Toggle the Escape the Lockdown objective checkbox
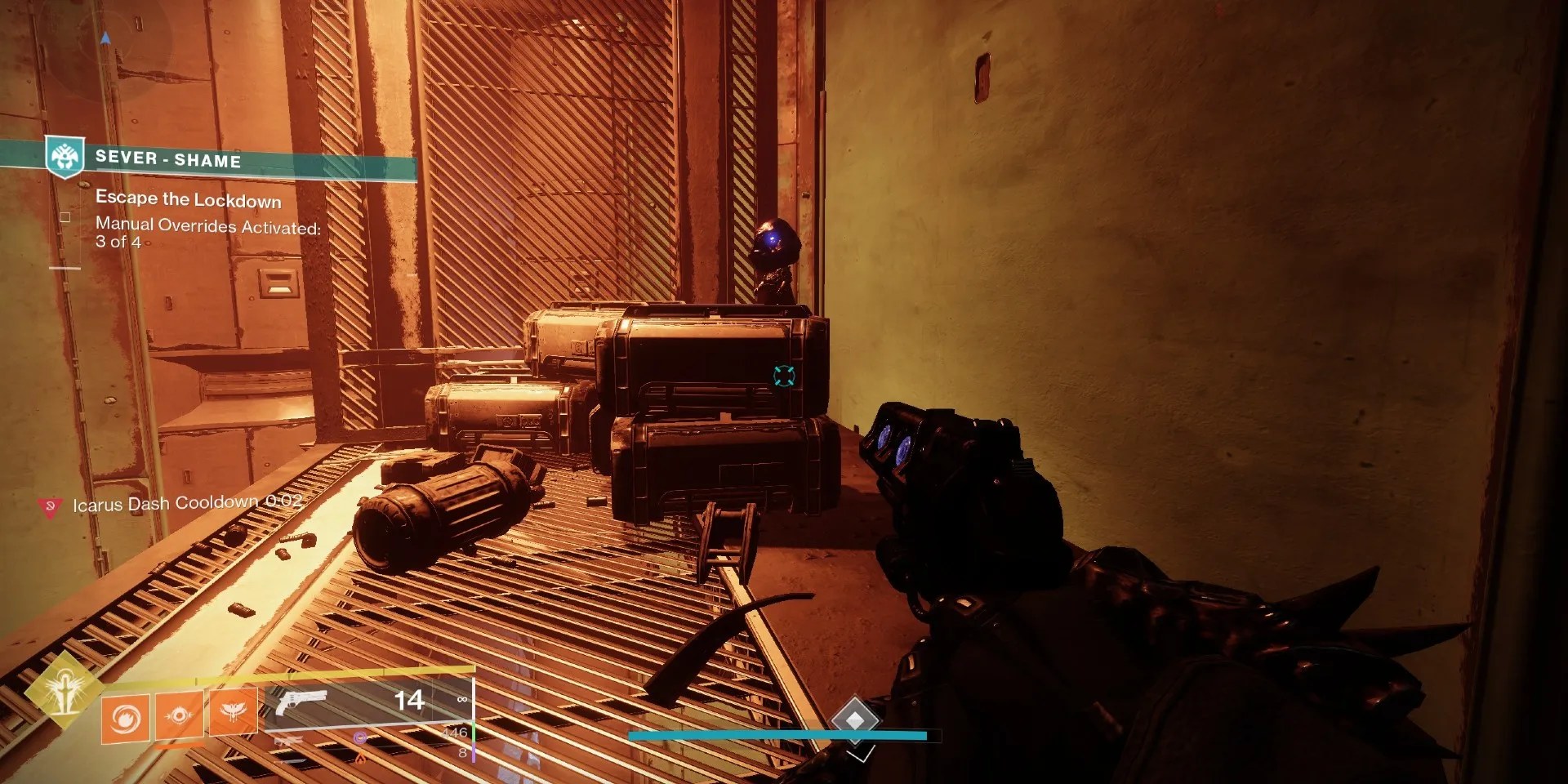 [65, 217]
